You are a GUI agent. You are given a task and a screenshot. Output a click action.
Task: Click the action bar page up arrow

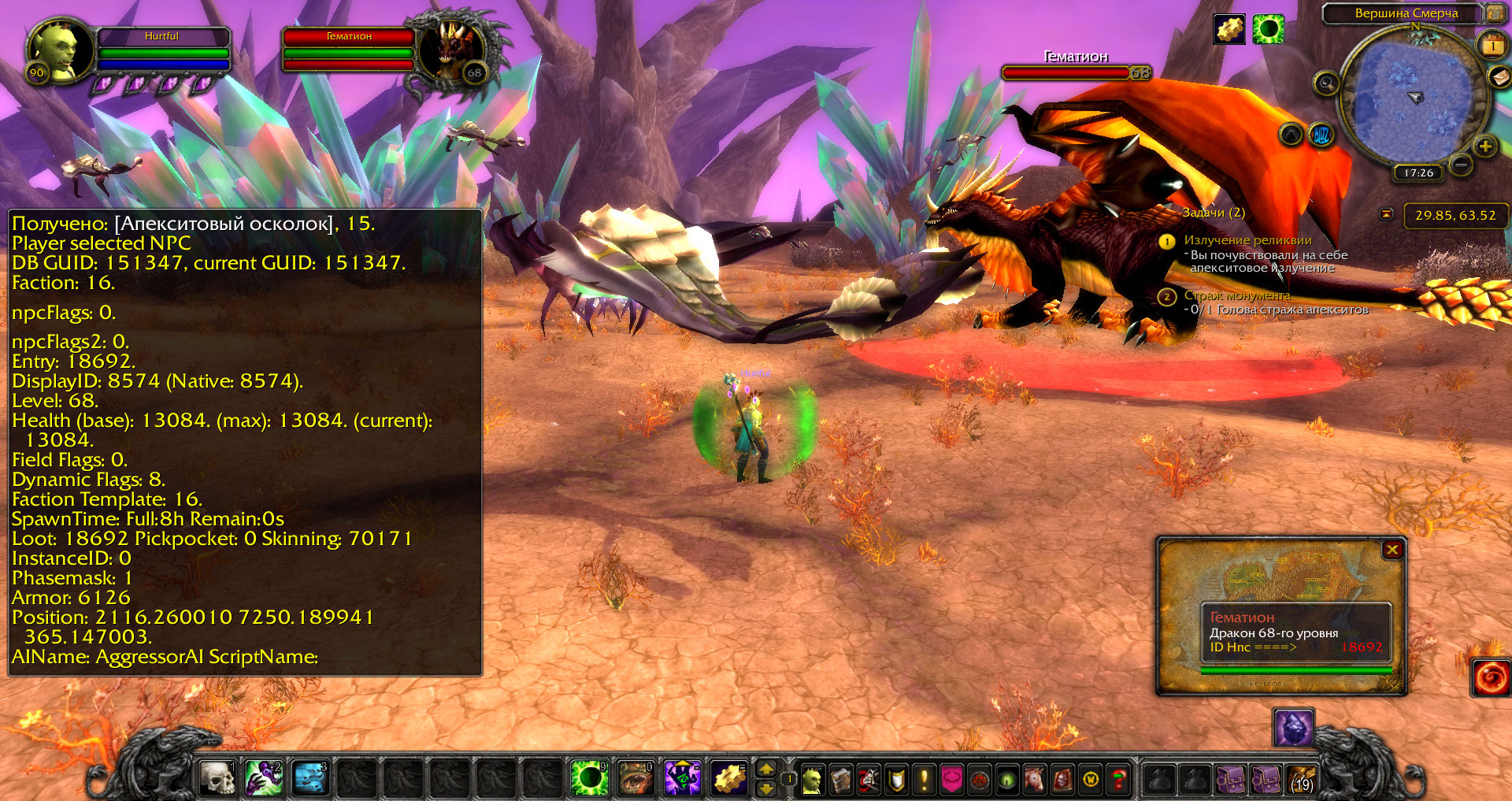765,769
